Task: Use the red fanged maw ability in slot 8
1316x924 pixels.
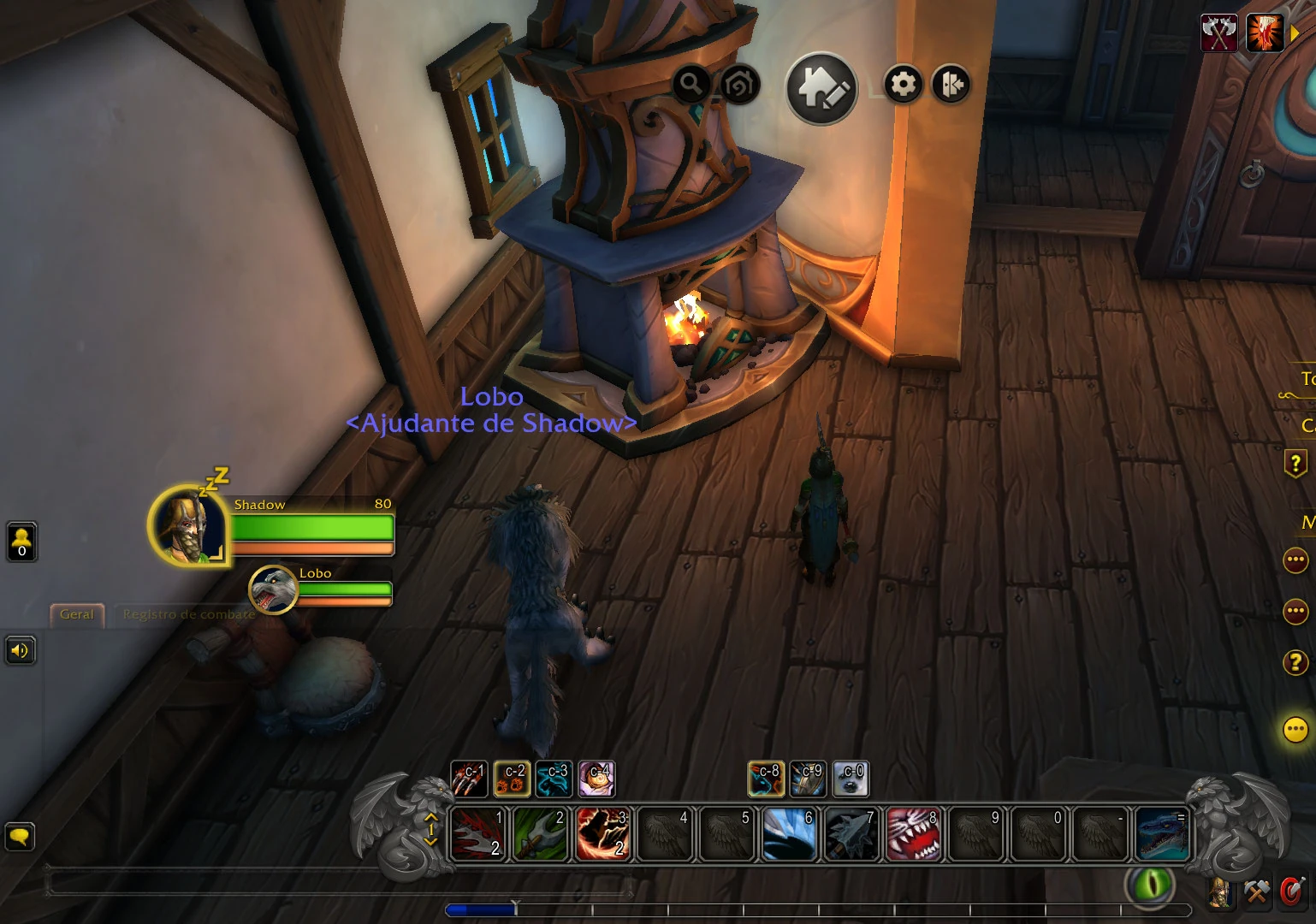Action: coord(912,833)
